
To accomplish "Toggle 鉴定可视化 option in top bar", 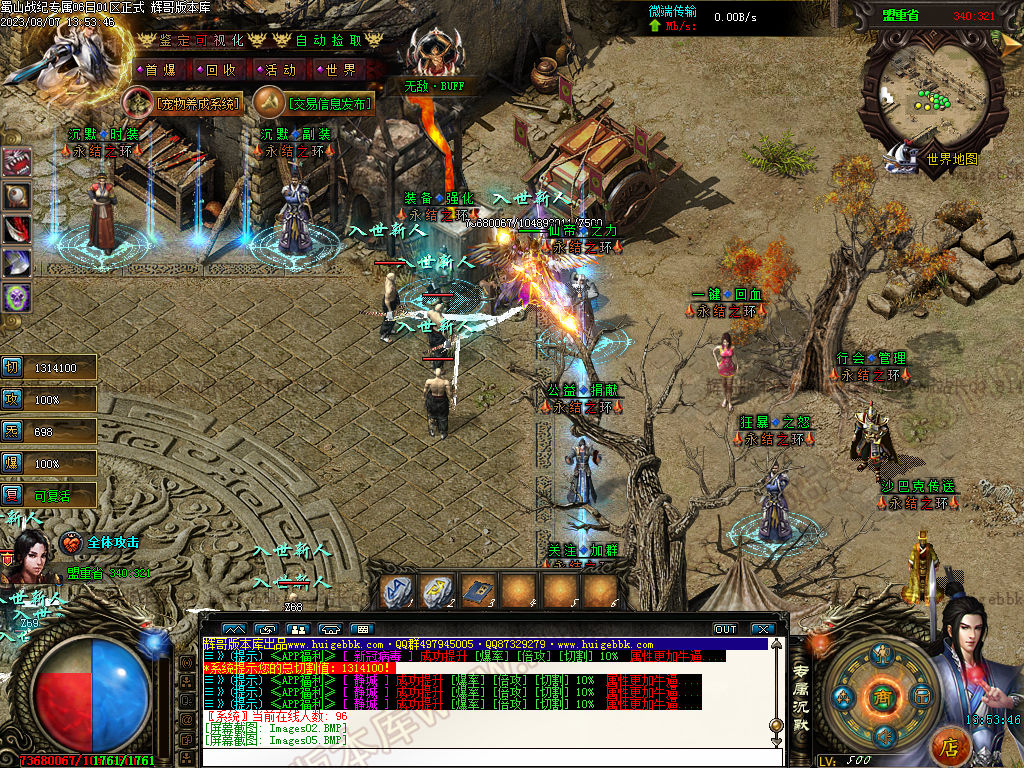I will [200, 40].
